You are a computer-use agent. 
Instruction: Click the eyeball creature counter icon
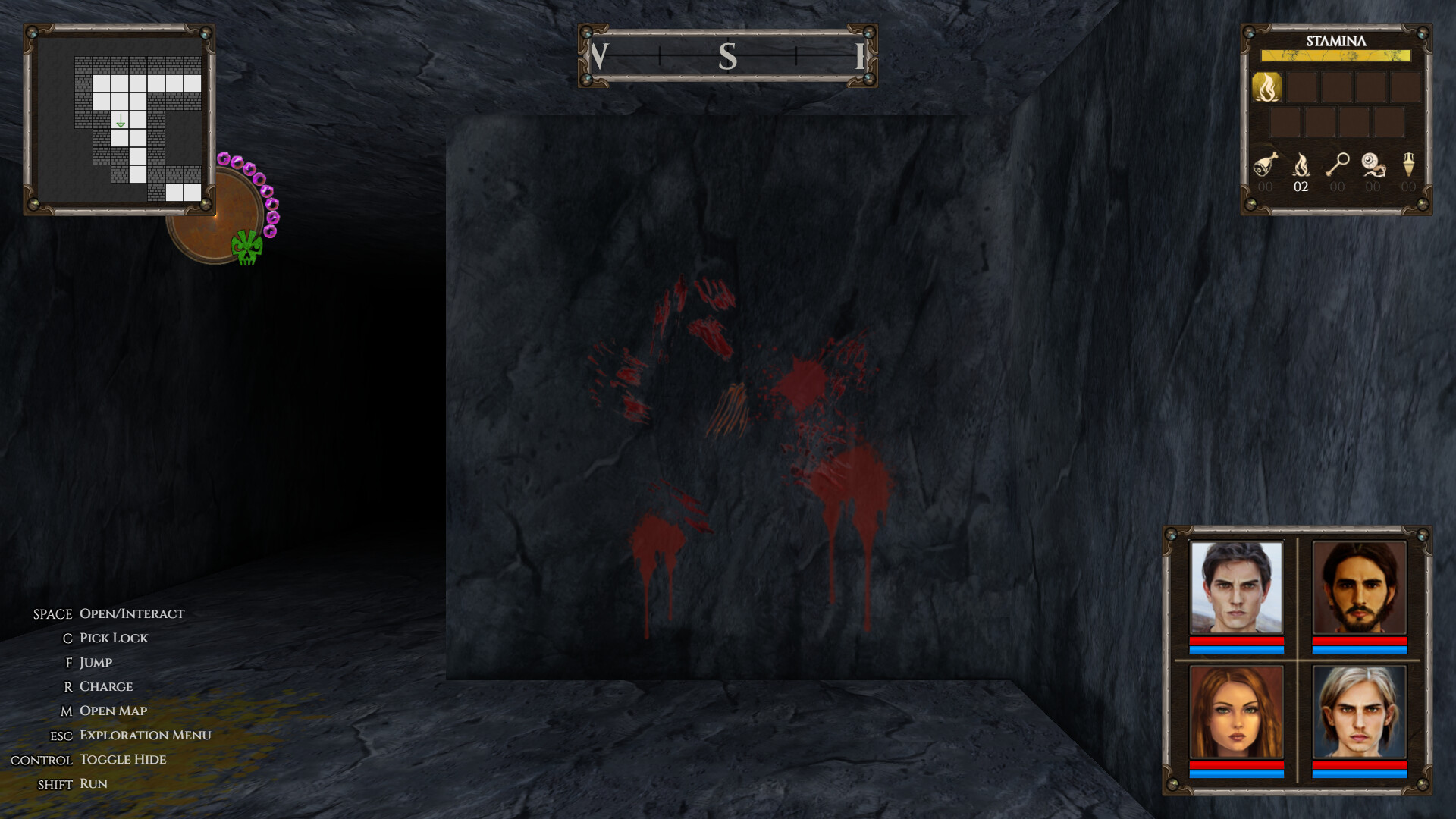point(1373,165)
